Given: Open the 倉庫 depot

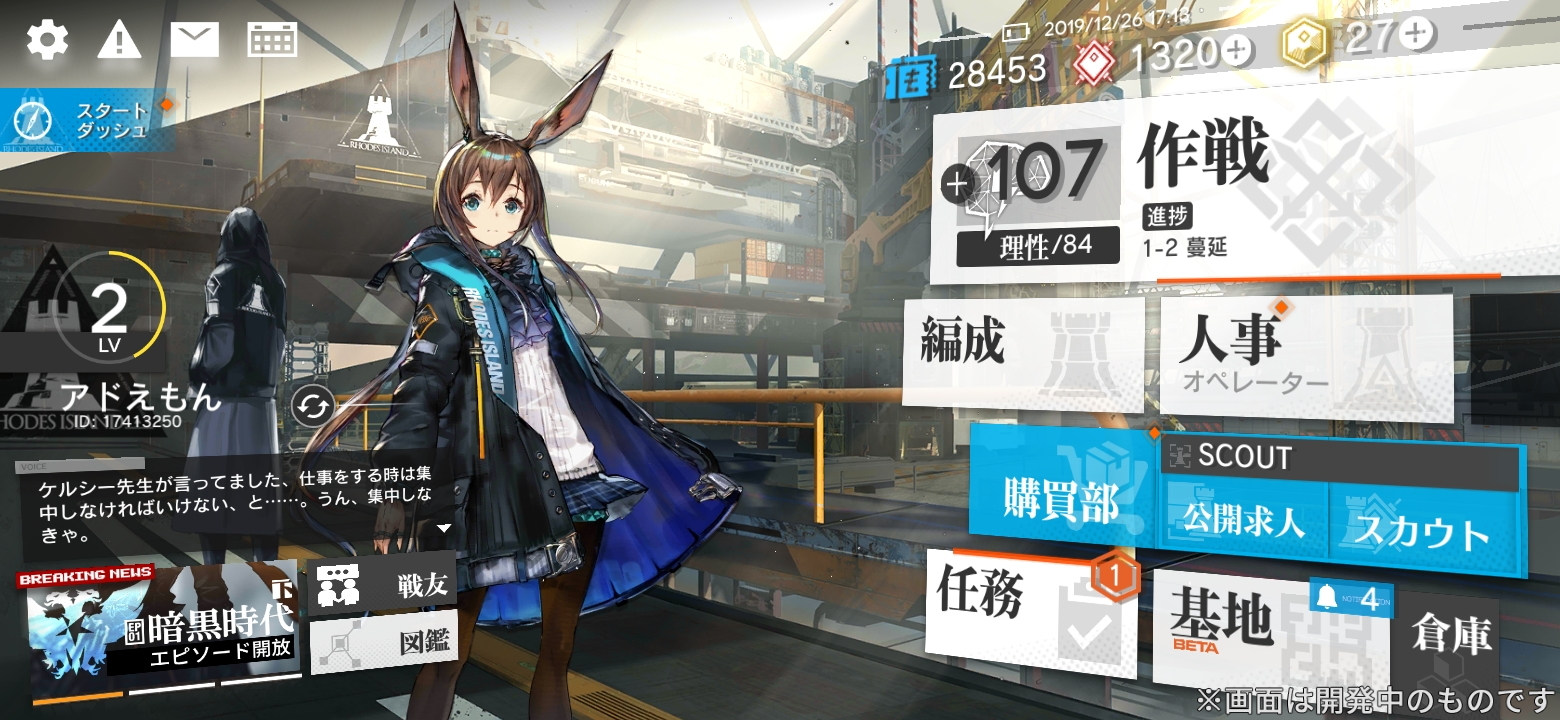Looking at the screenshot, I should [x=1450, y=635].
